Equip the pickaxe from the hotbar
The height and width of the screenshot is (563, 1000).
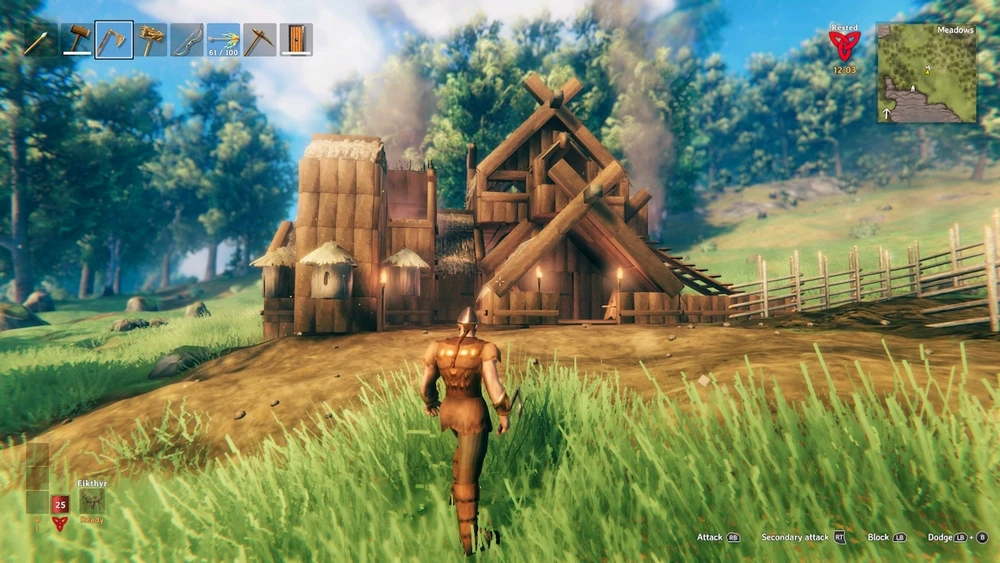(259, 40)
